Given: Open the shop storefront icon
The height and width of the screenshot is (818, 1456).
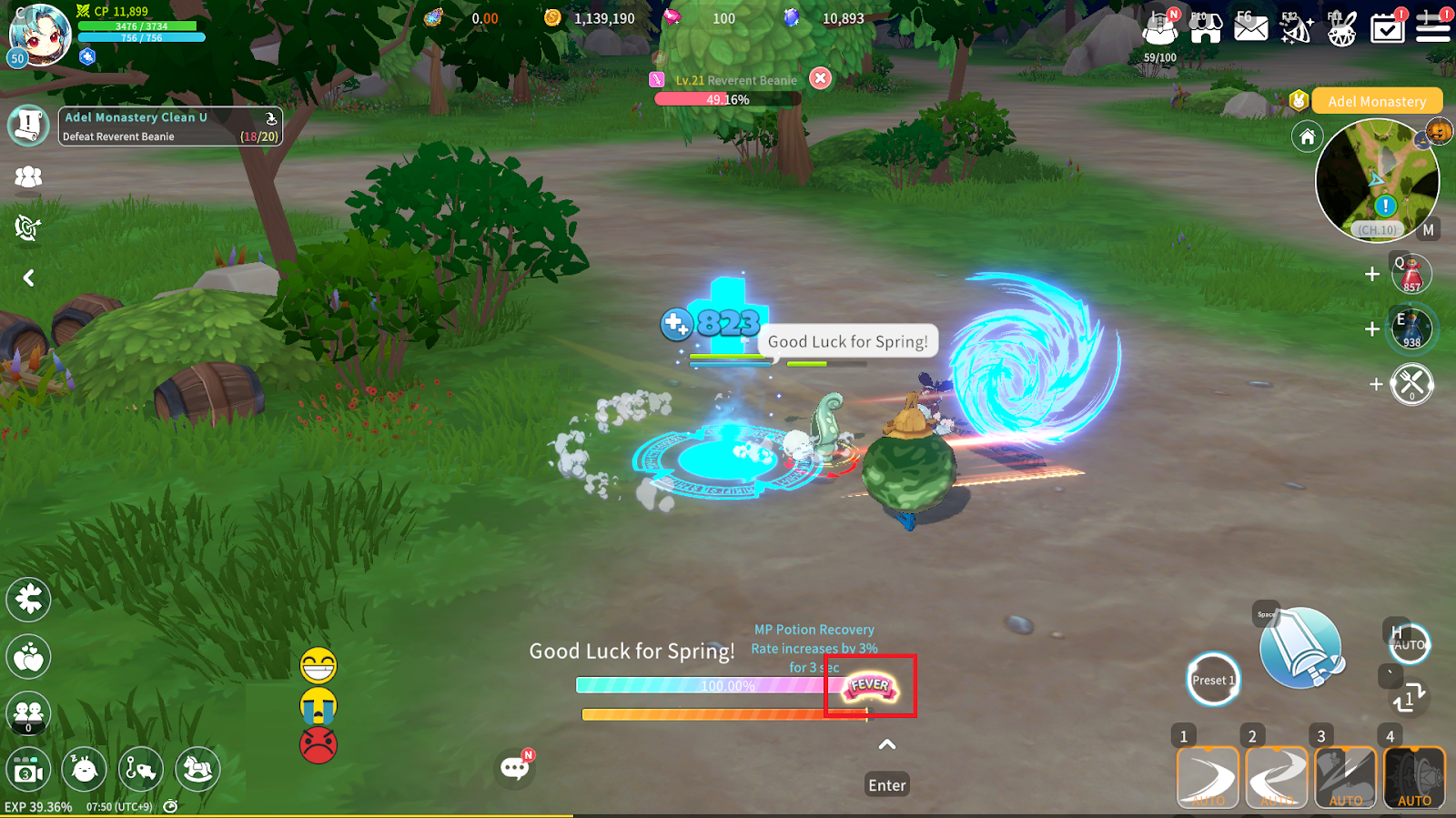Looking at the screenshot, I should 1205,28.
